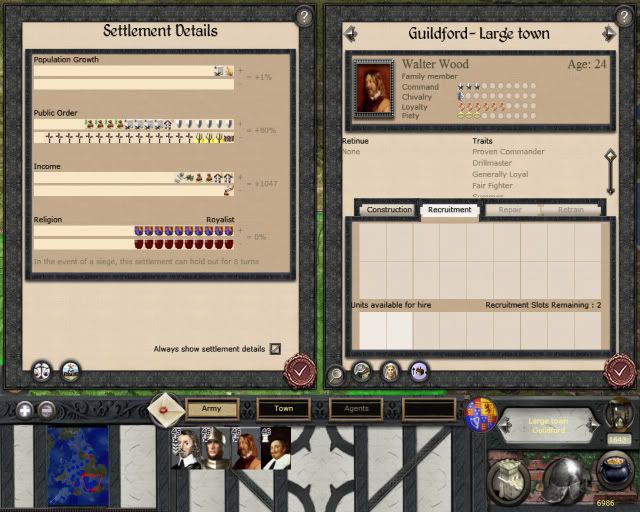Zoom in minimap with plus button
This screenshot has width=640, height=512.
[x=23, y=410]
